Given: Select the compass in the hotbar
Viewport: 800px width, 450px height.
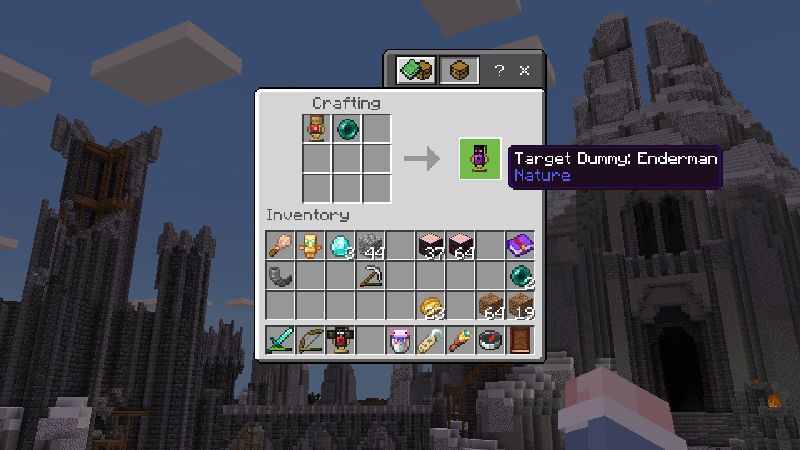Looking at the screenshot, I should [x=490, y=340].
